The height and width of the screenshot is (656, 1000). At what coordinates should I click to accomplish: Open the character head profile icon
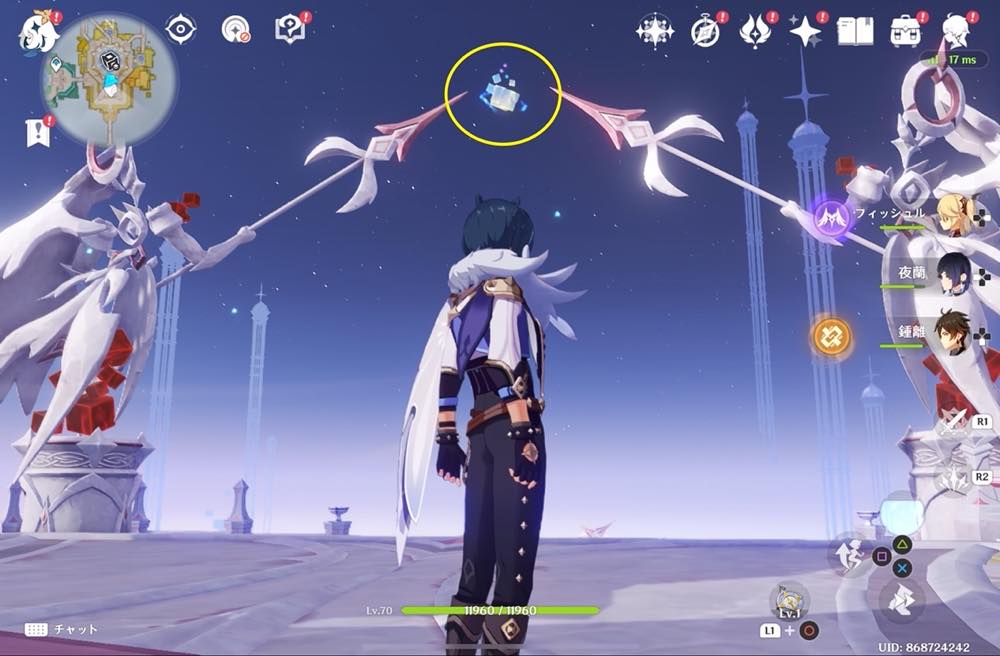click(x=957, y=31)
